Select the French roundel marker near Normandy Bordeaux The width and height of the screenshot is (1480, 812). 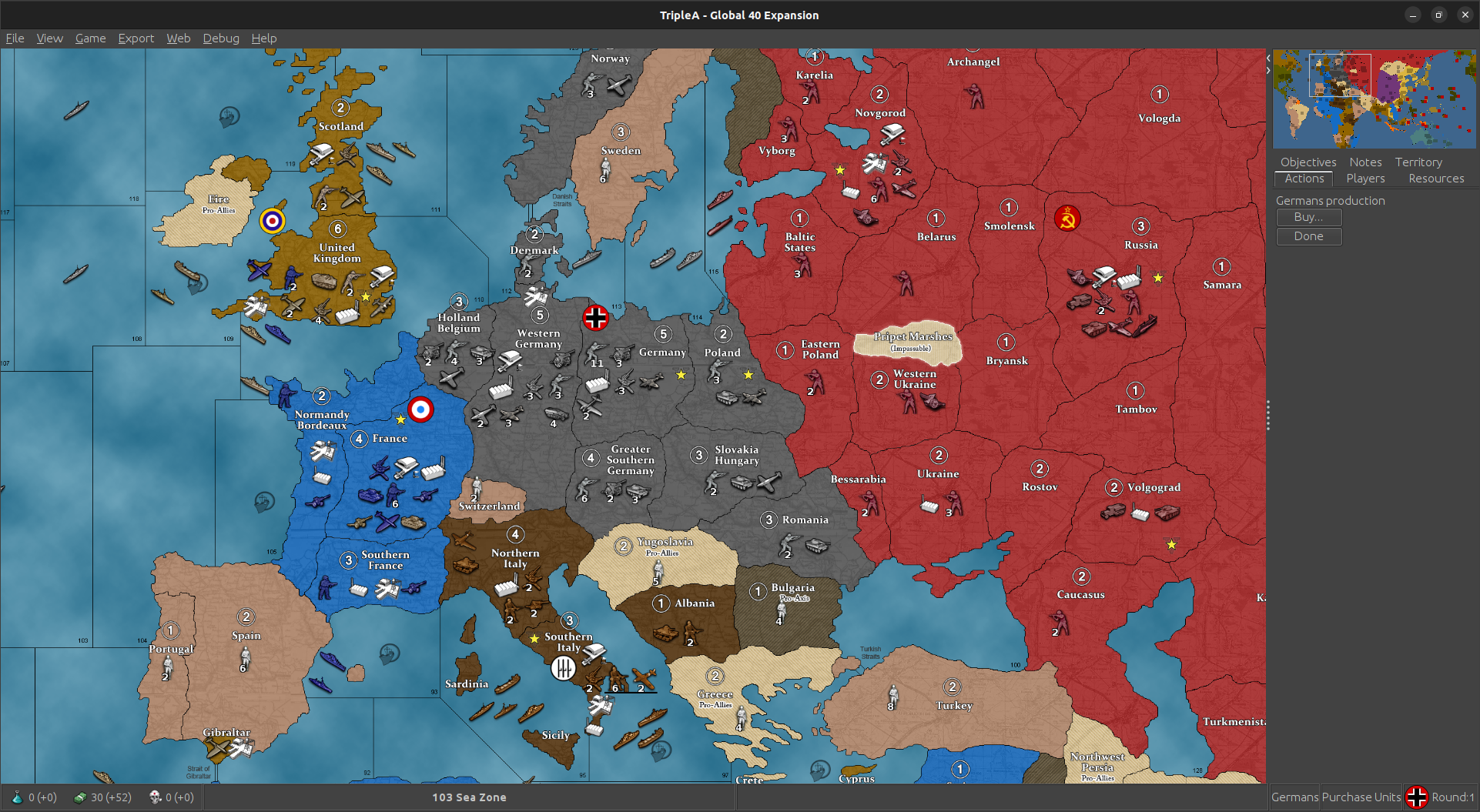point(422,410)
